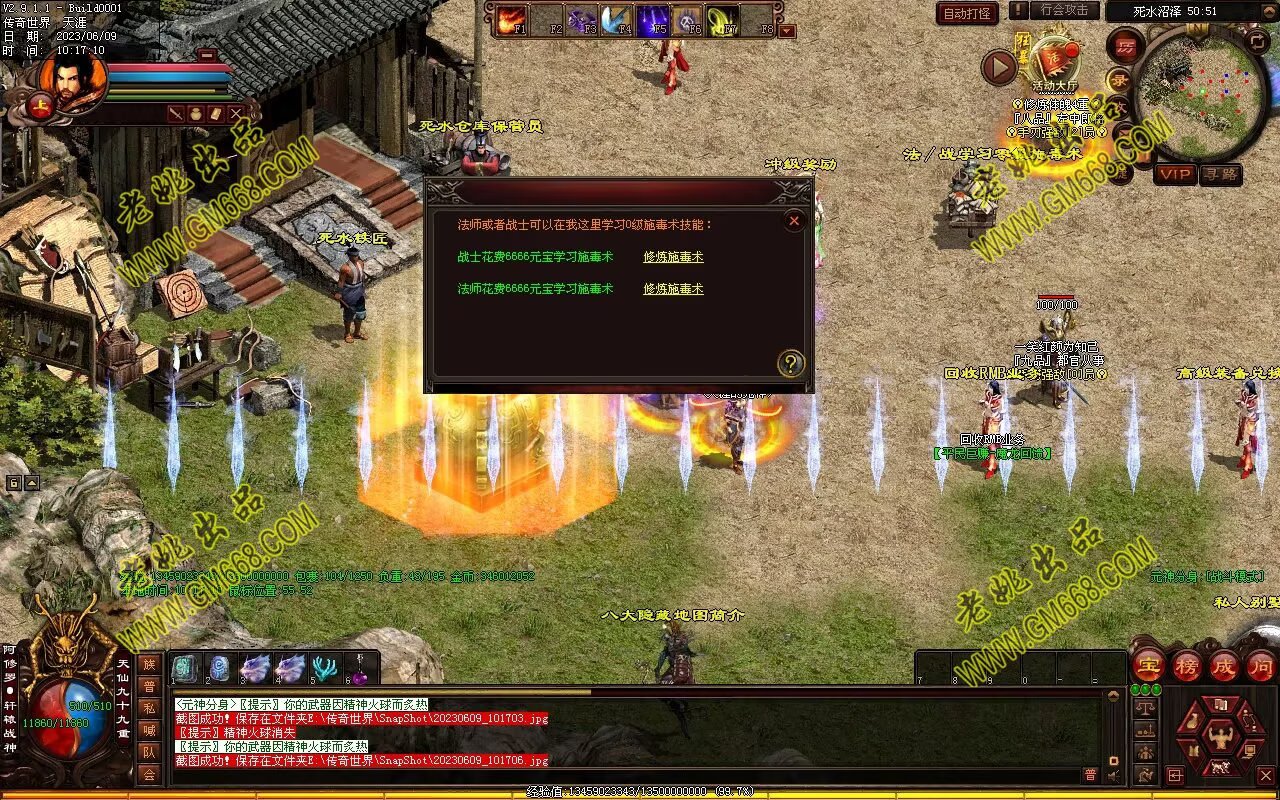Choose the warrior 修炼施毒术 link
The height and width of the screenshot is (800, 1280).
673,257
